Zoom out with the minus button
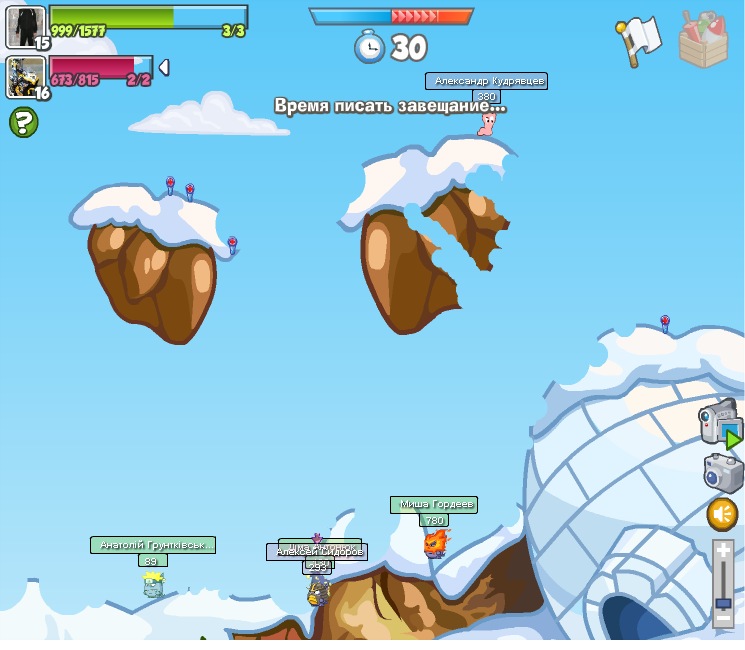Image resolution: width=745 pixels, height=650 pixels. [723, 619]
